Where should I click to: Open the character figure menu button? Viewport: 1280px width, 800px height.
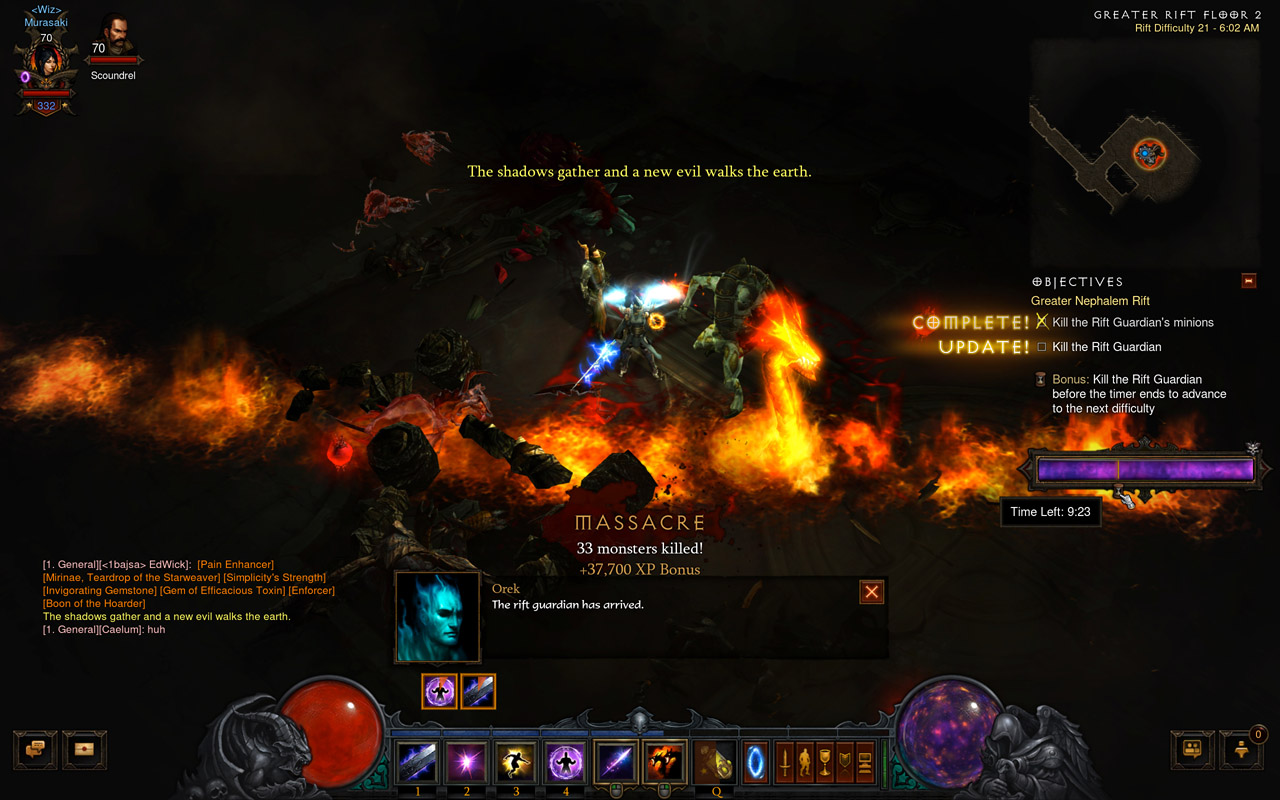pyautogui.click(x=805, y=763)
